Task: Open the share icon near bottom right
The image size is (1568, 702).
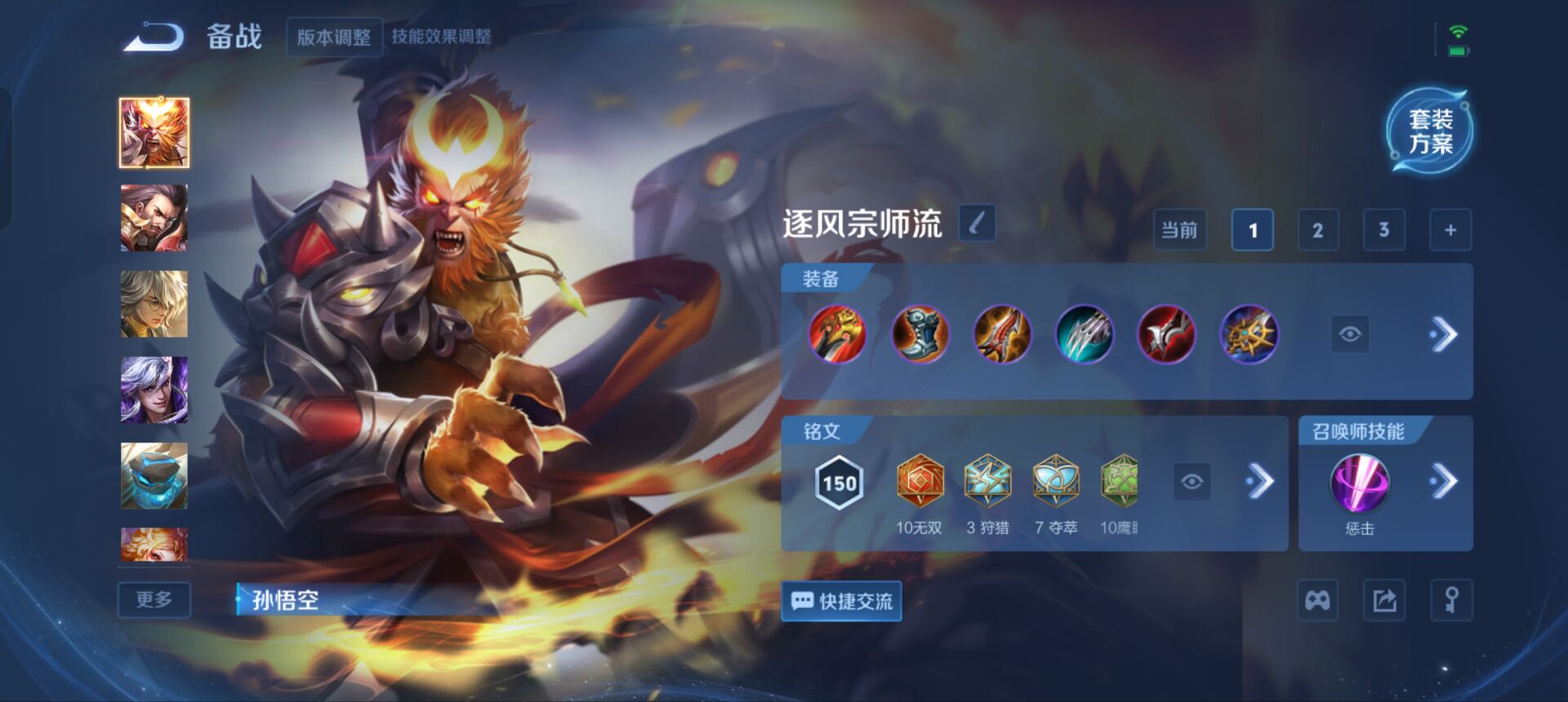Action: pyautogui.click(x=1386, y=601)
